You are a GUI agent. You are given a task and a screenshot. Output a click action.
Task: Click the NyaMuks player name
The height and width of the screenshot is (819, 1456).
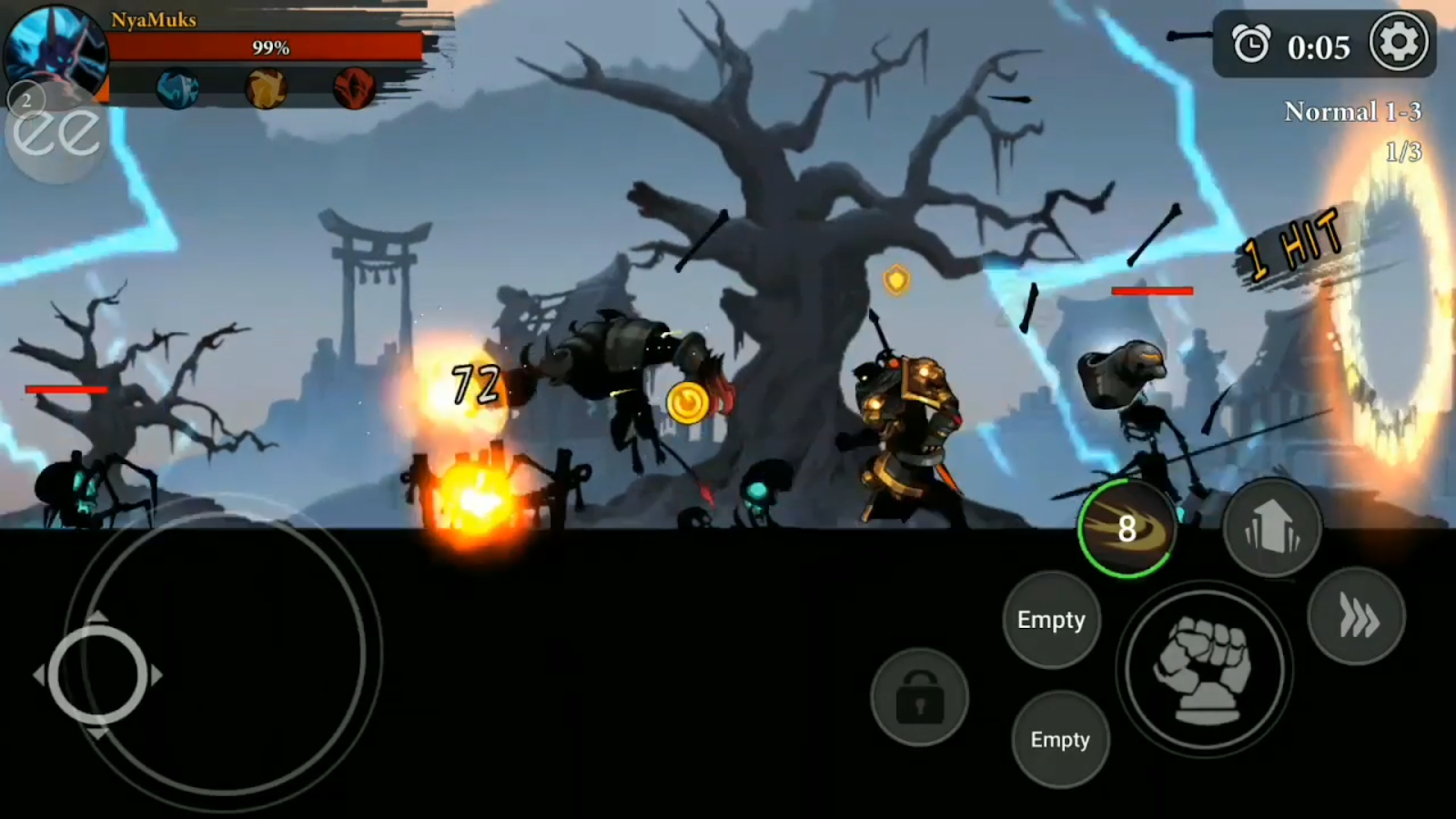[x=153, y=20]
